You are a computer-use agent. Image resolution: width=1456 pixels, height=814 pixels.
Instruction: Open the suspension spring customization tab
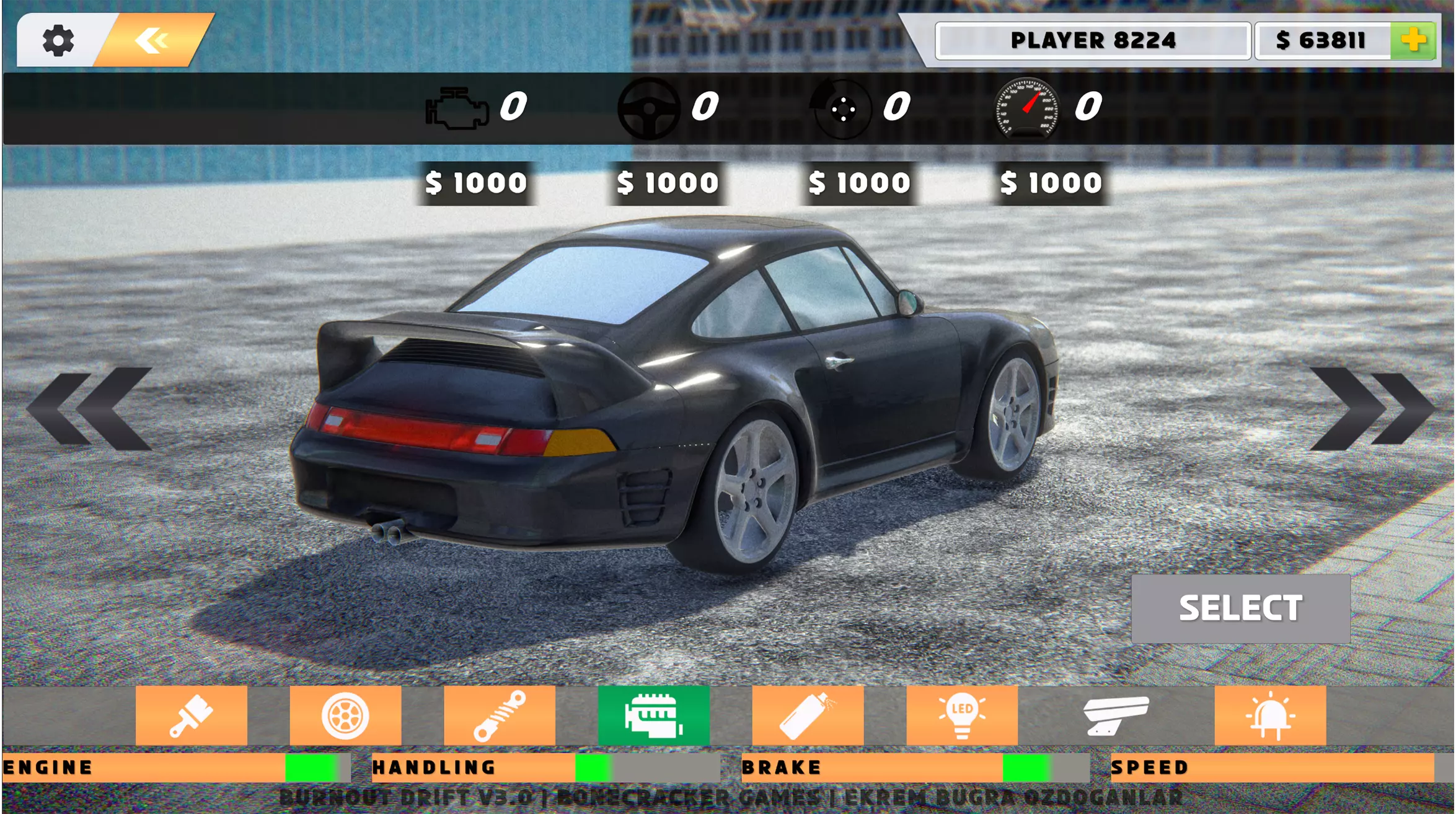pyautogui.click(x=500, y=716)
